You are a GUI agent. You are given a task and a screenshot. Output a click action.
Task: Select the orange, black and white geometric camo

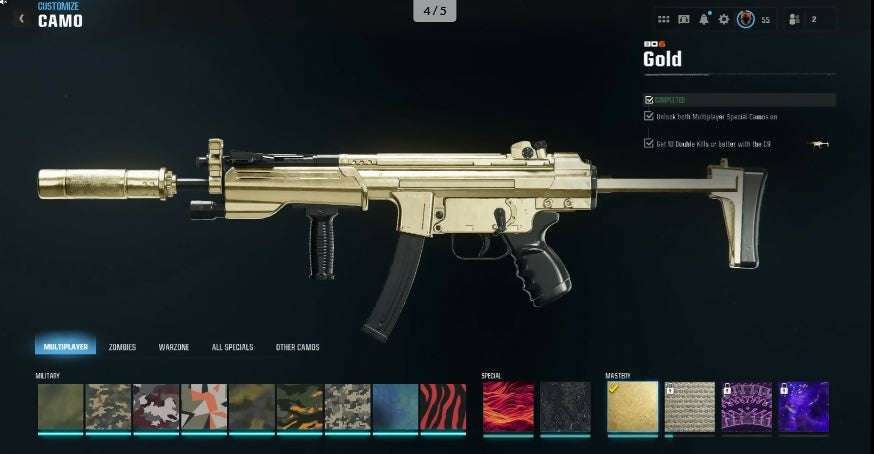tap(204, 407)
